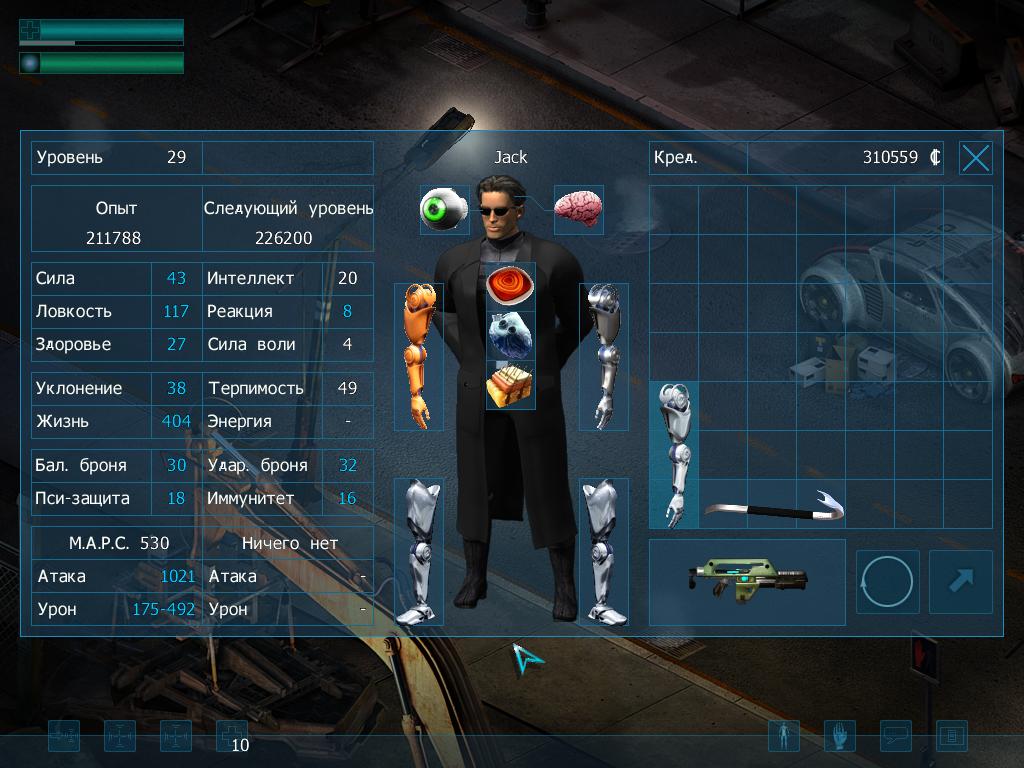Click the hand icon in bottom bar
The height and width of the screenshot is (768, 1024).
pos(839,737)
